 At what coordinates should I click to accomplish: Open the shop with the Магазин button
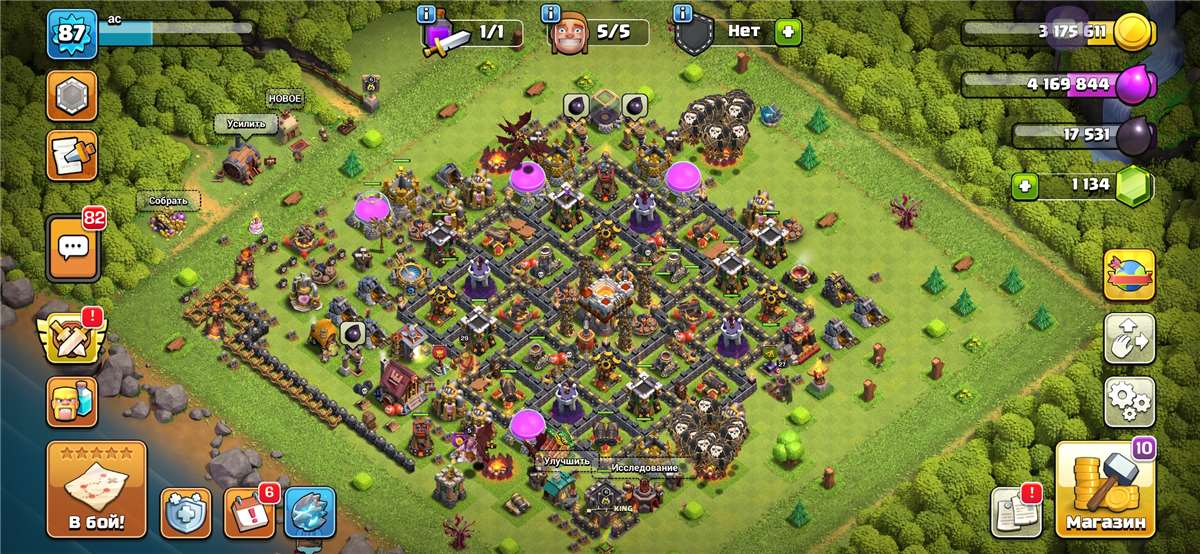(1105, 490)
